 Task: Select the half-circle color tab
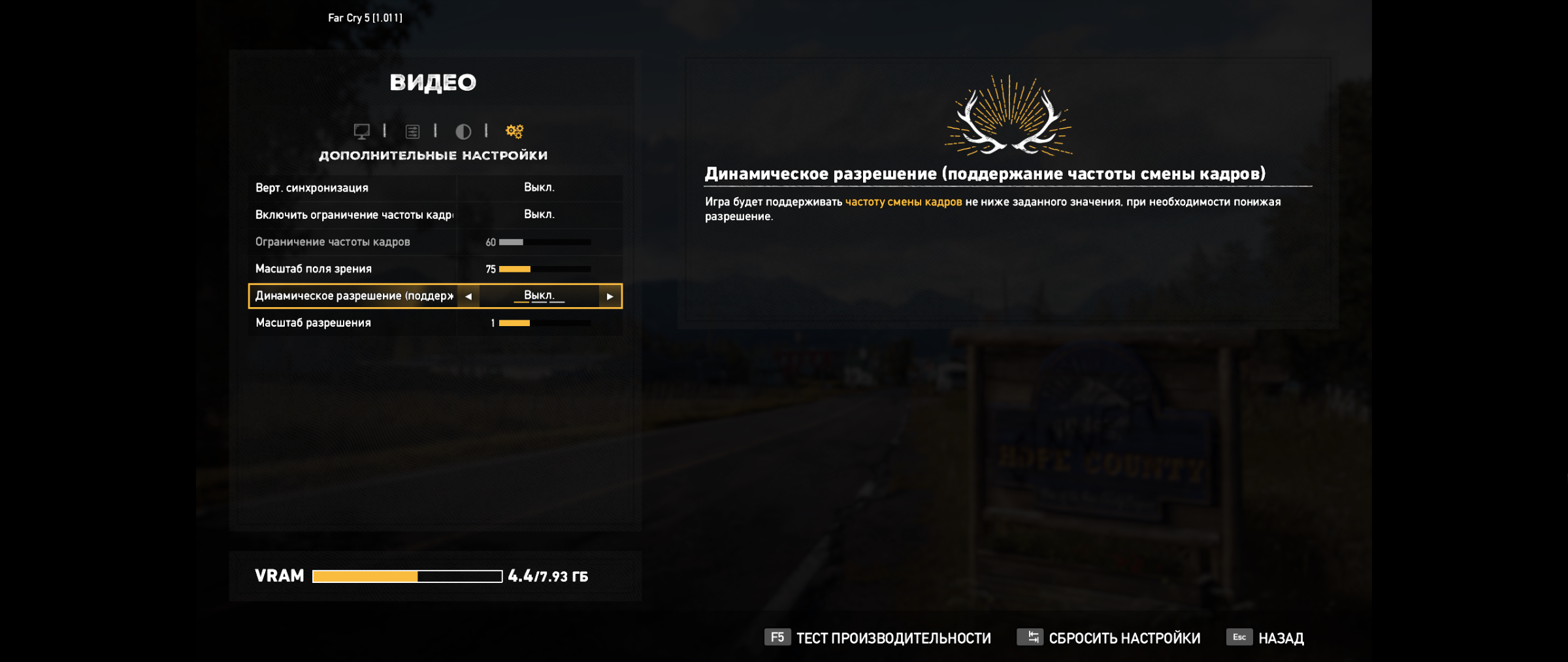[463, 131]
